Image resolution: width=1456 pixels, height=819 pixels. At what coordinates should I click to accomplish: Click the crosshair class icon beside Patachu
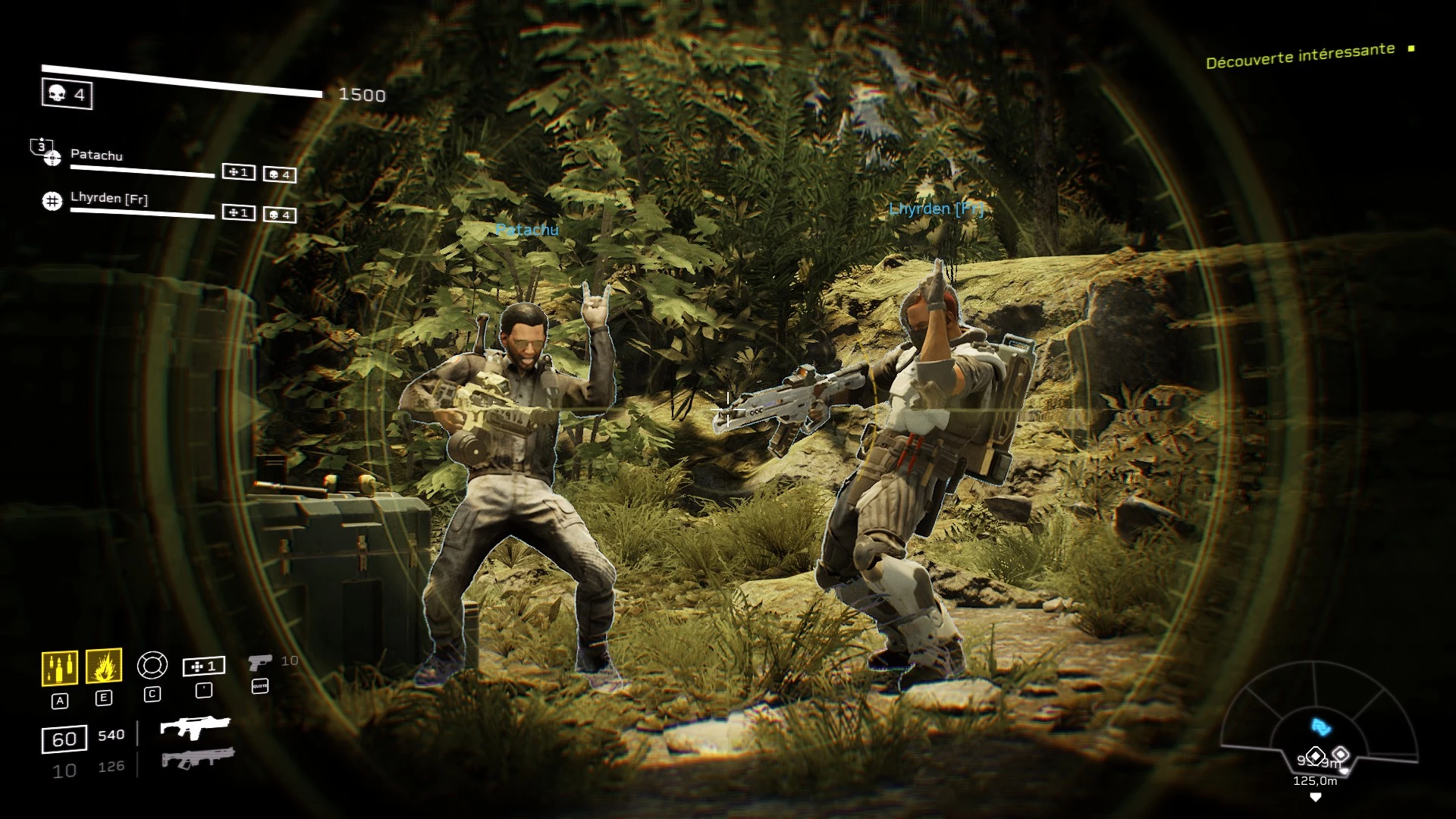click(x=51, y=158)
